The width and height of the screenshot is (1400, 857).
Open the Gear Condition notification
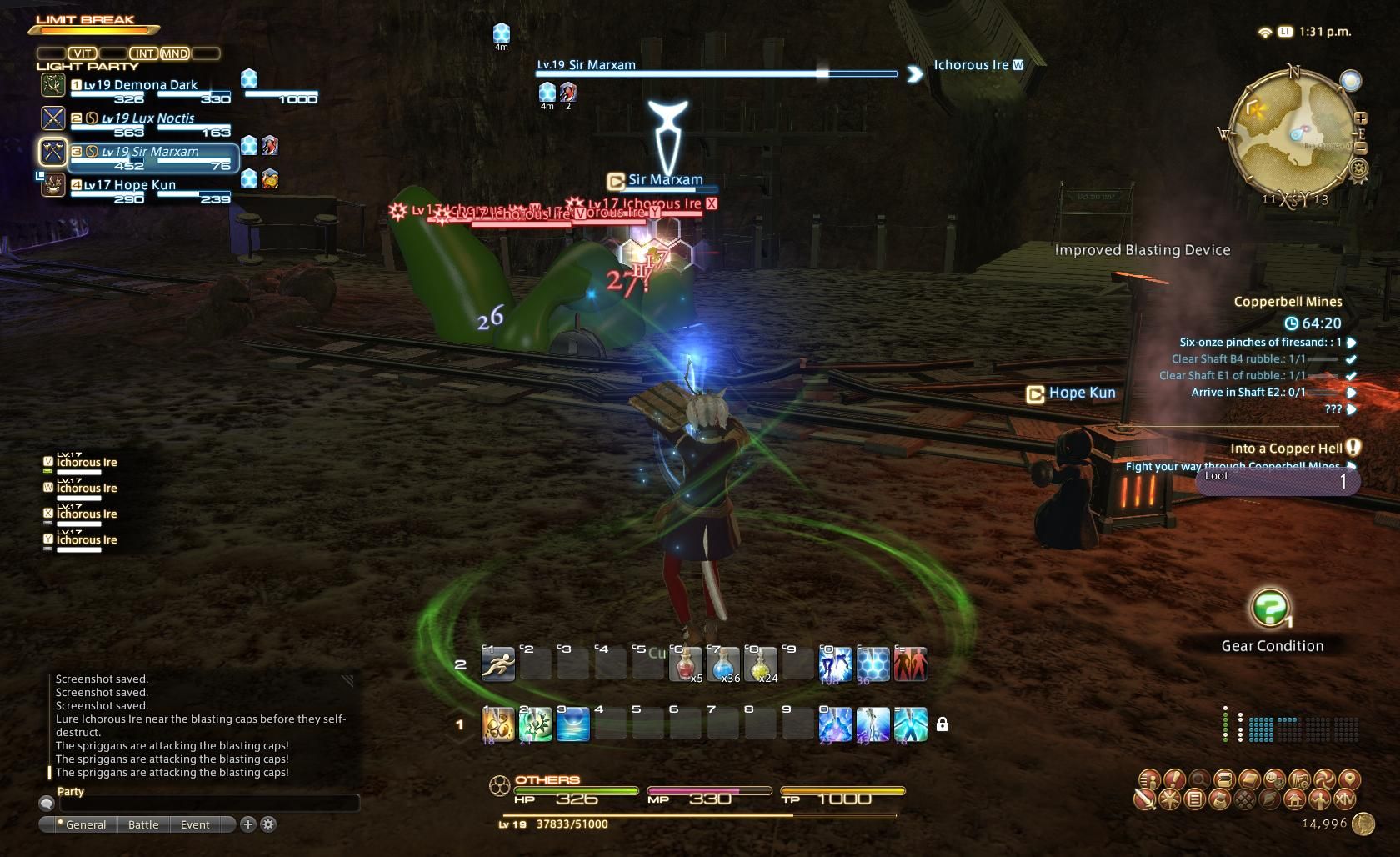pos(1270,610)
